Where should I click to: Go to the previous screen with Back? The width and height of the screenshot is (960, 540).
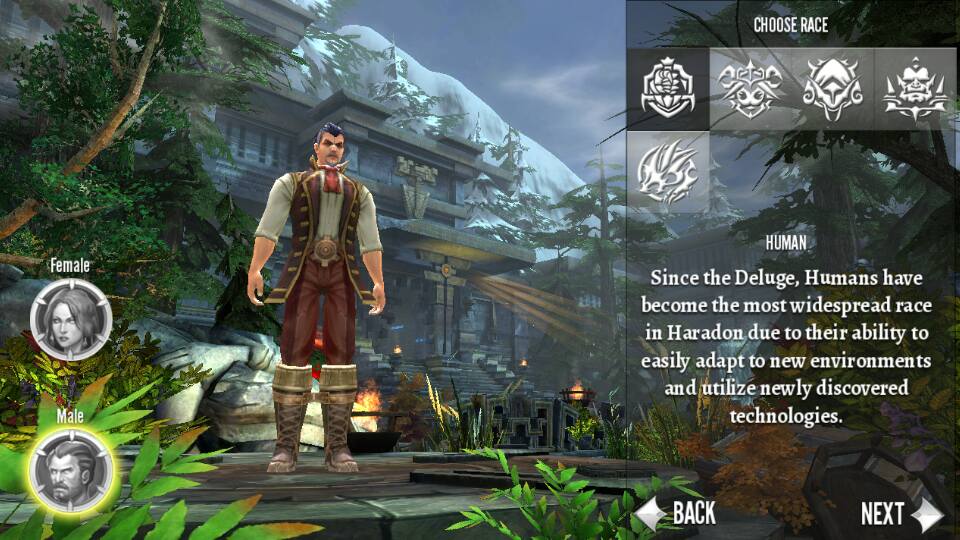pos(679,514)
